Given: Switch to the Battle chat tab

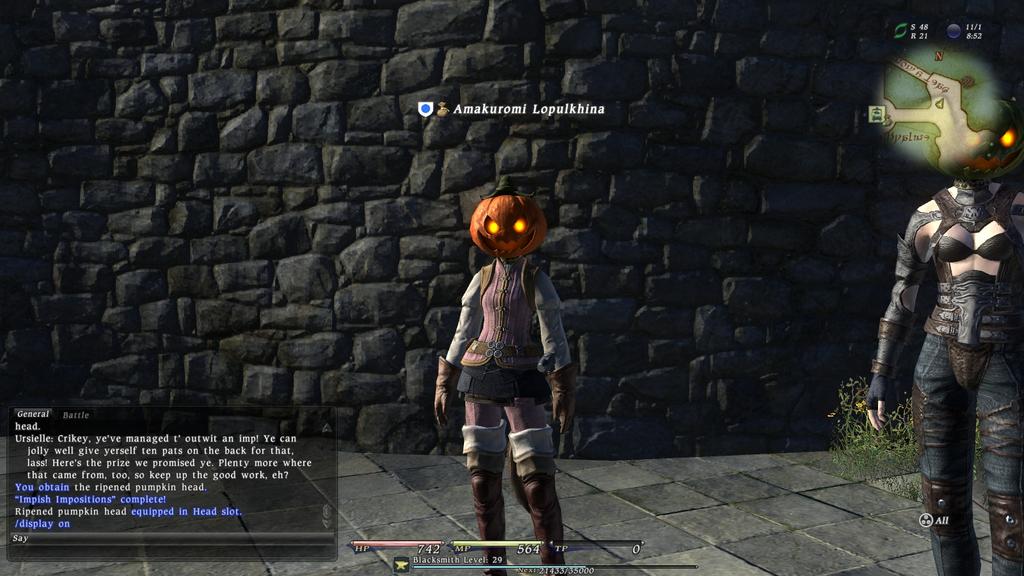Looking at the screenshot, I should coord(76,415).
